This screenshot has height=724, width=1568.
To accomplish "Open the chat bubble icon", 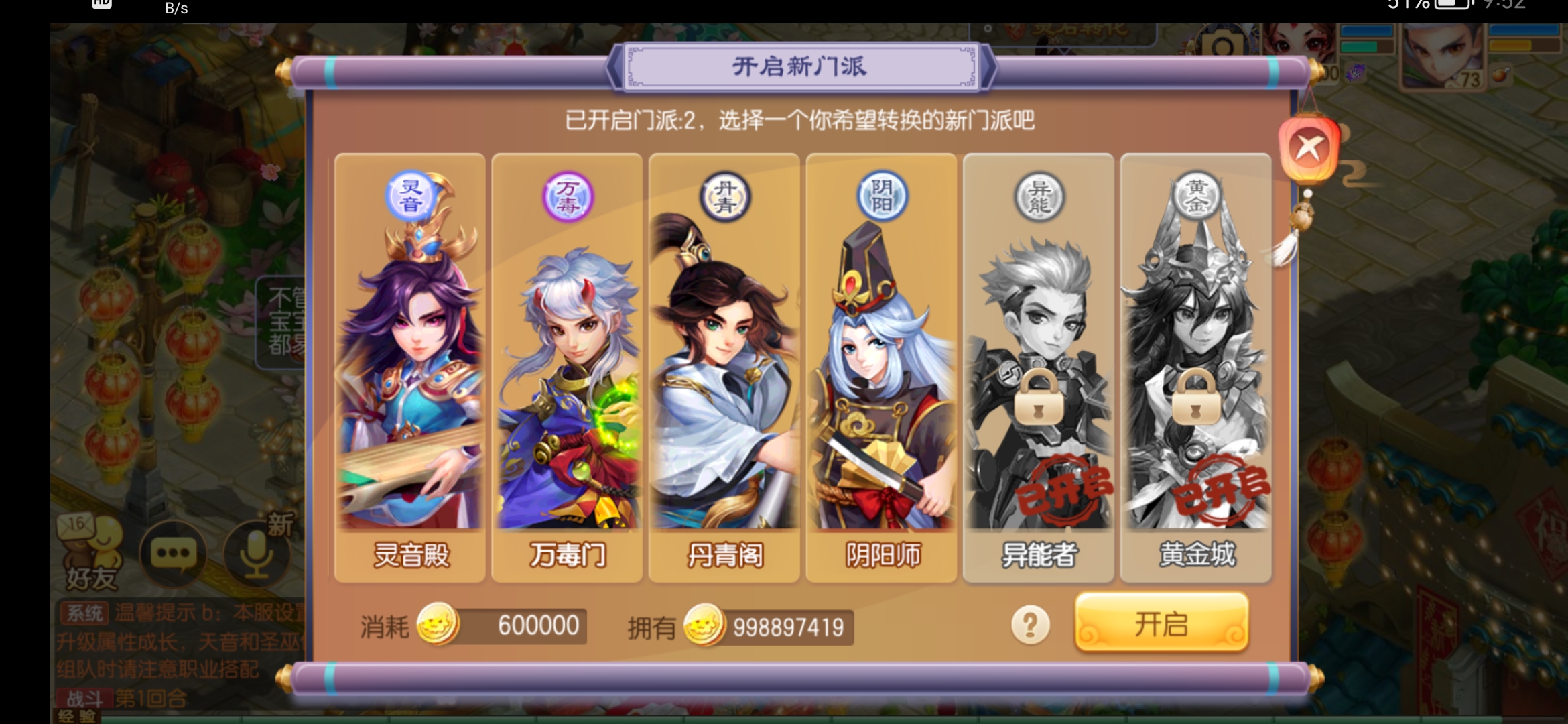I will pos(174,554).
